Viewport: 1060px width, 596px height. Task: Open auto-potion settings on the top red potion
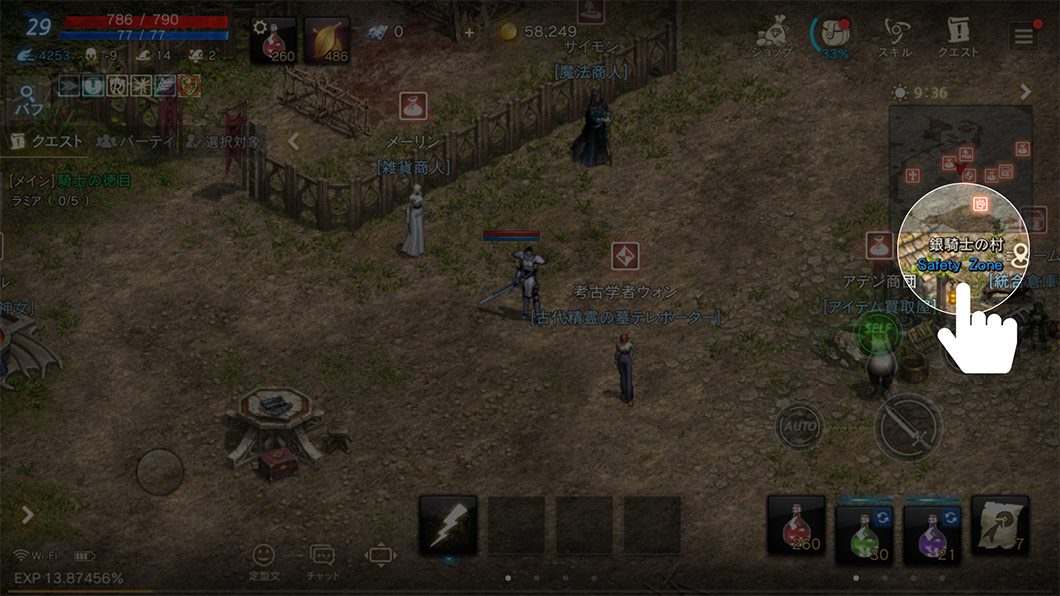[x=275, y=40]
